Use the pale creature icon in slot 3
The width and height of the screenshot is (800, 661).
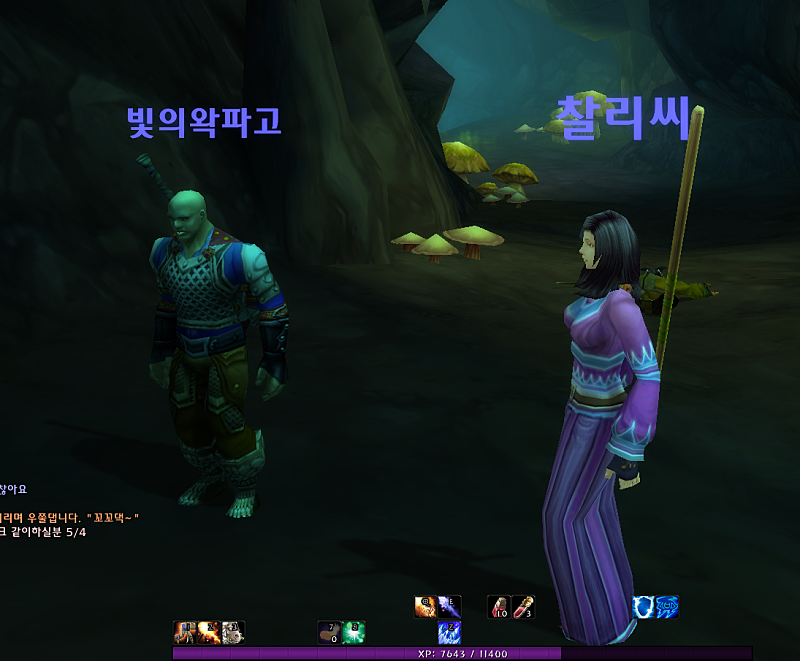tap(233, 632)
